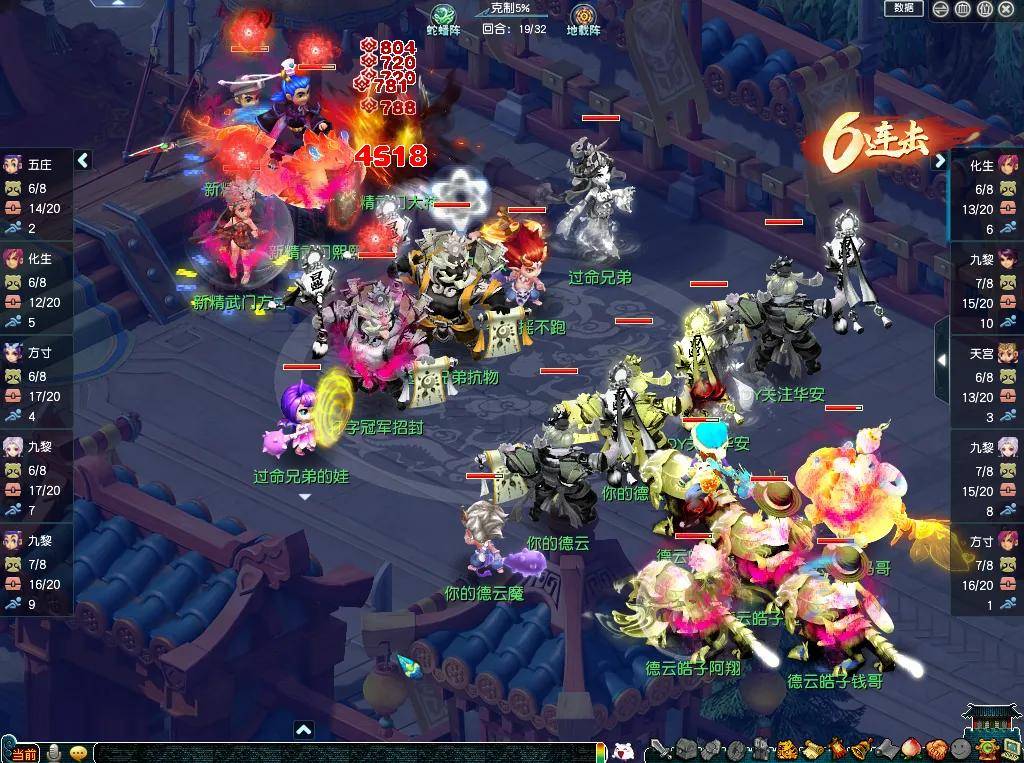Activate the microphone voice button
Screen dimensions: 1024x763
54,753
